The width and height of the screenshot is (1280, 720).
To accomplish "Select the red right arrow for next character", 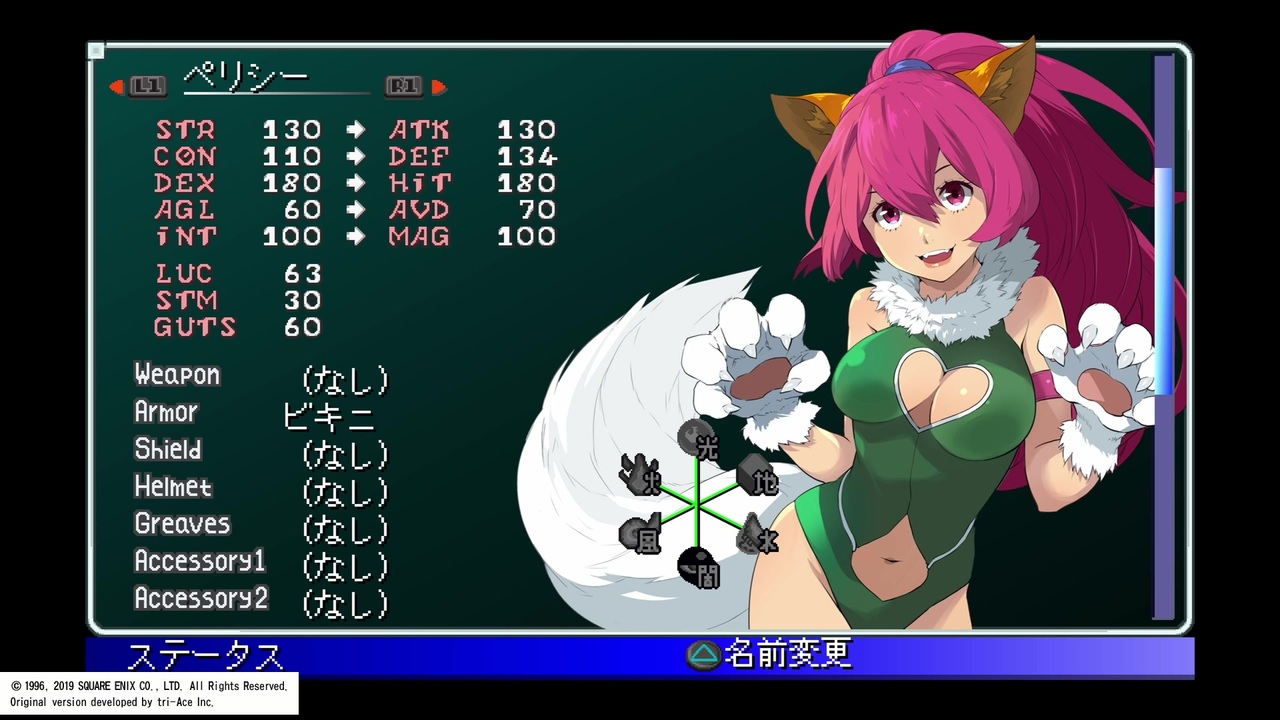I will (438, 87).
